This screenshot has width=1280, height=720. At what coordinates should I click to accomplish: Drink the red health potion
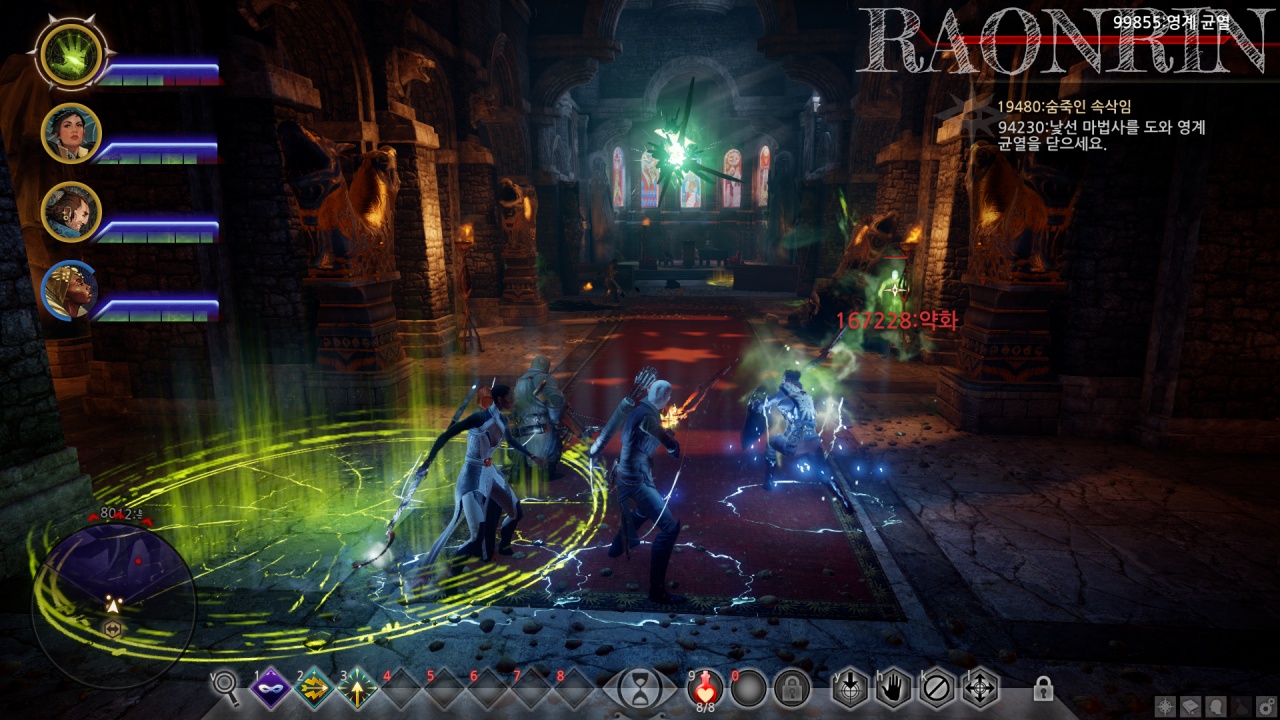tap(705, 686)
